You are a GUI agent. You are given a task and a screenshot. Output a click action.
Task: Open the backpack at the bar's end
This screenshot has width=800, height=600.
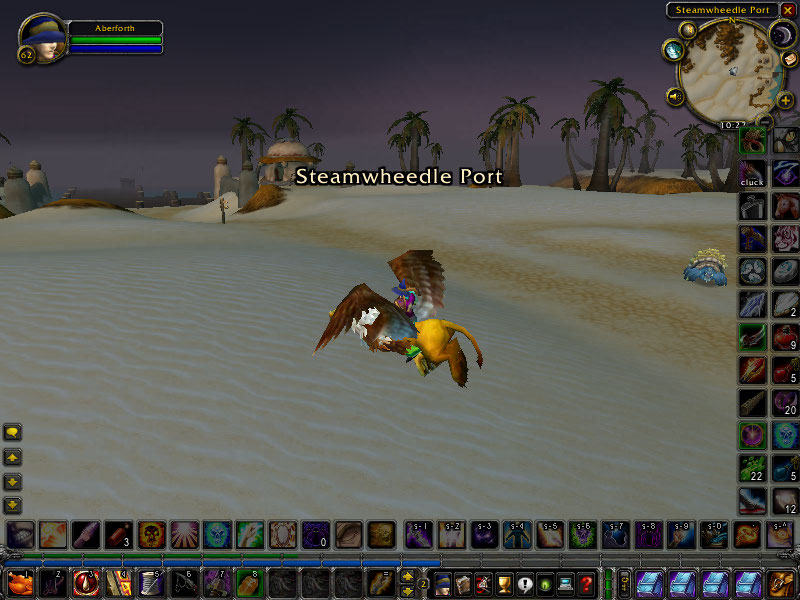(x=781, y=582)
